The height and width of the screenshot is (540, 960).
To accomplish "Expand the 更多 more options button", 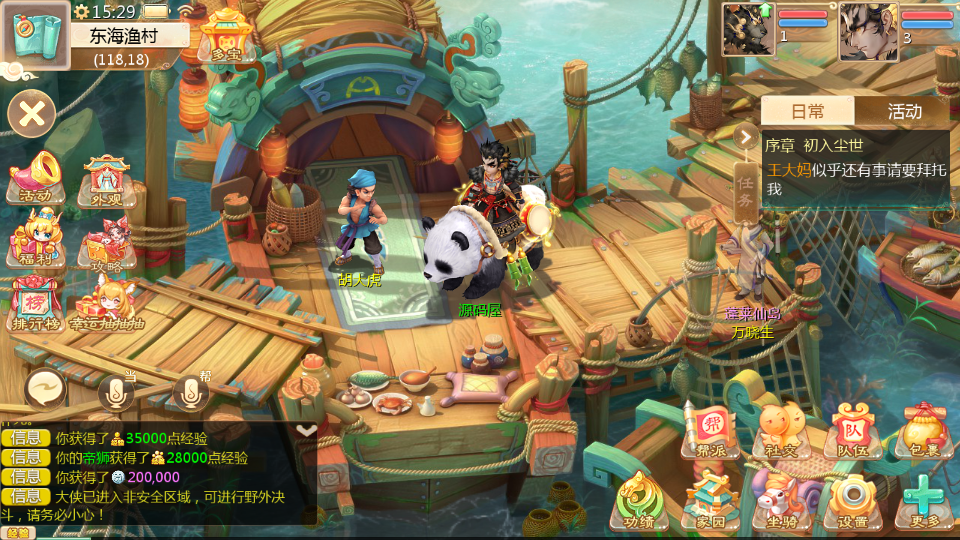I will point(924,501).
